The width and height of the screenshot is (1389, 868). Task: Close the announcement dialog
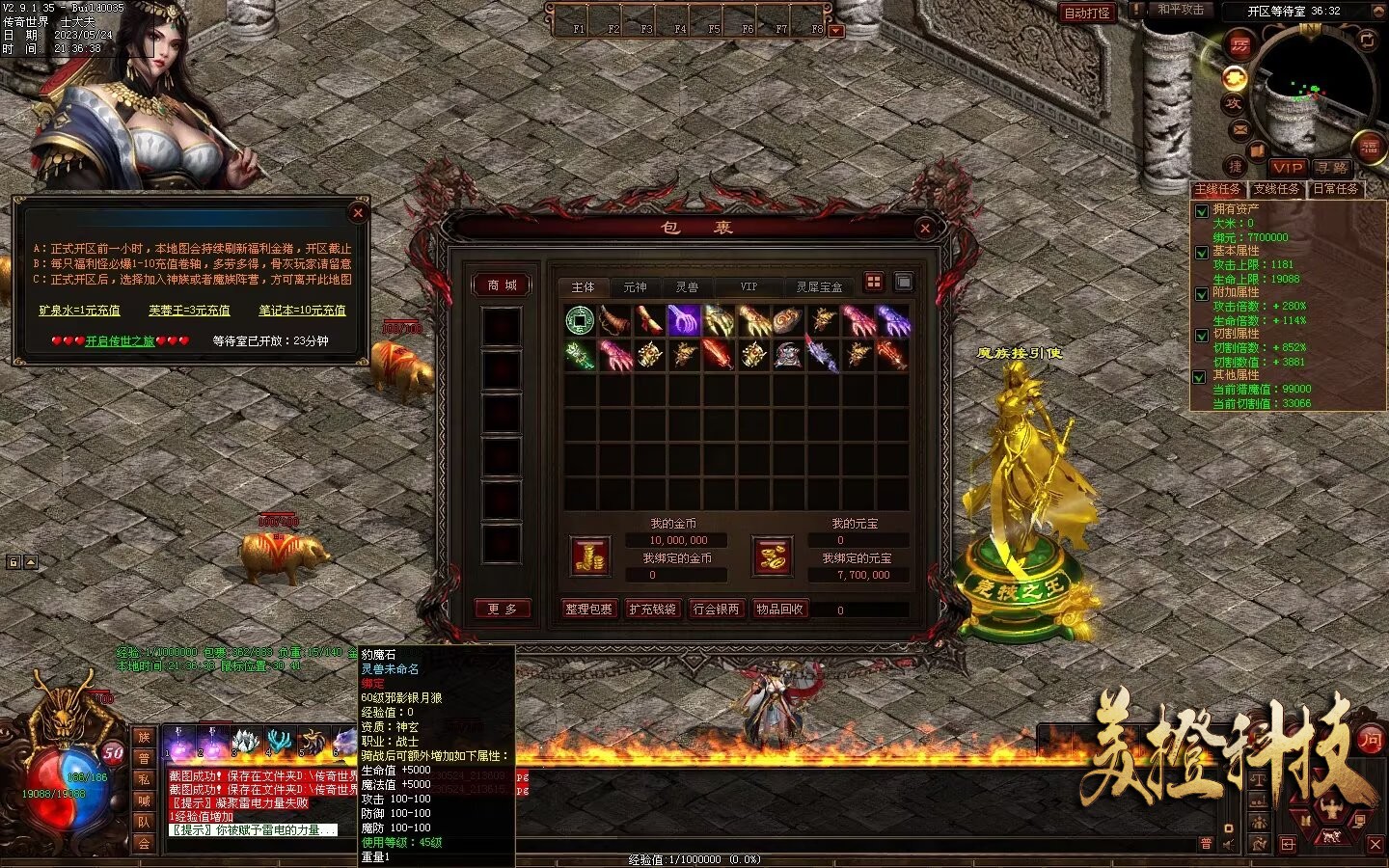coord(358,213)
